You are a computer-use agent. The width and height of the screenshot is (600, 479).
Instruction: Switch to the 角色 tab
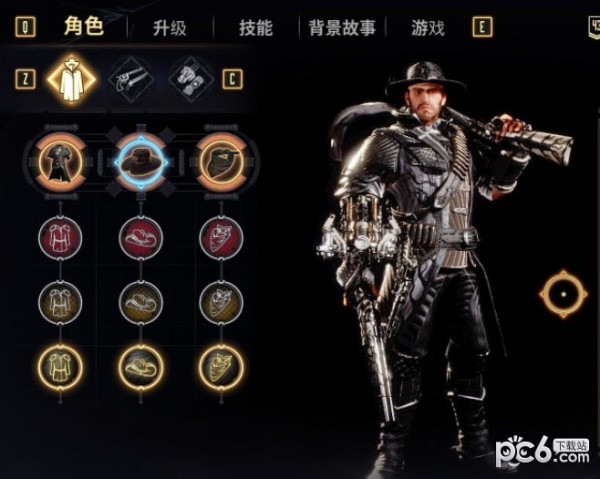tap(83, 26)
